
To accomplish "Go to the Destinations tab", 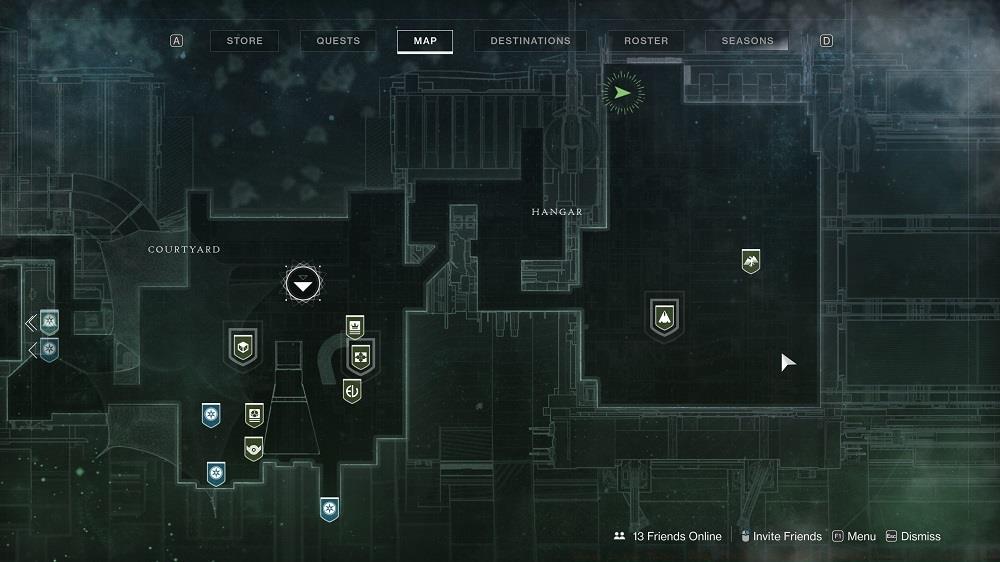I will (x=530, y=41).
